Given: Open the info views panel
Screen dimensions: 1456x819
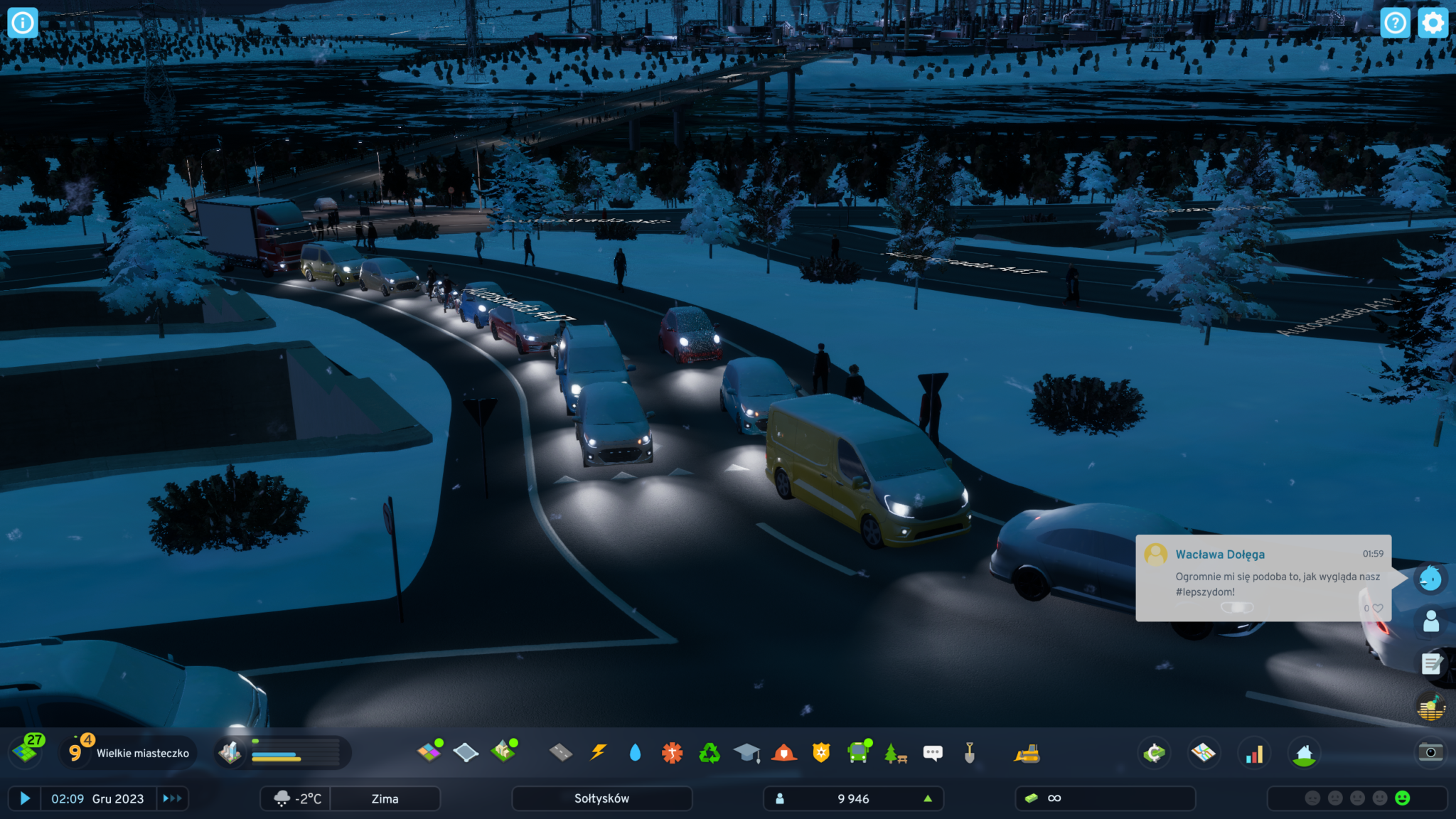Looking at the screenshot, I should pyautogui.click(x=22, y=23).
